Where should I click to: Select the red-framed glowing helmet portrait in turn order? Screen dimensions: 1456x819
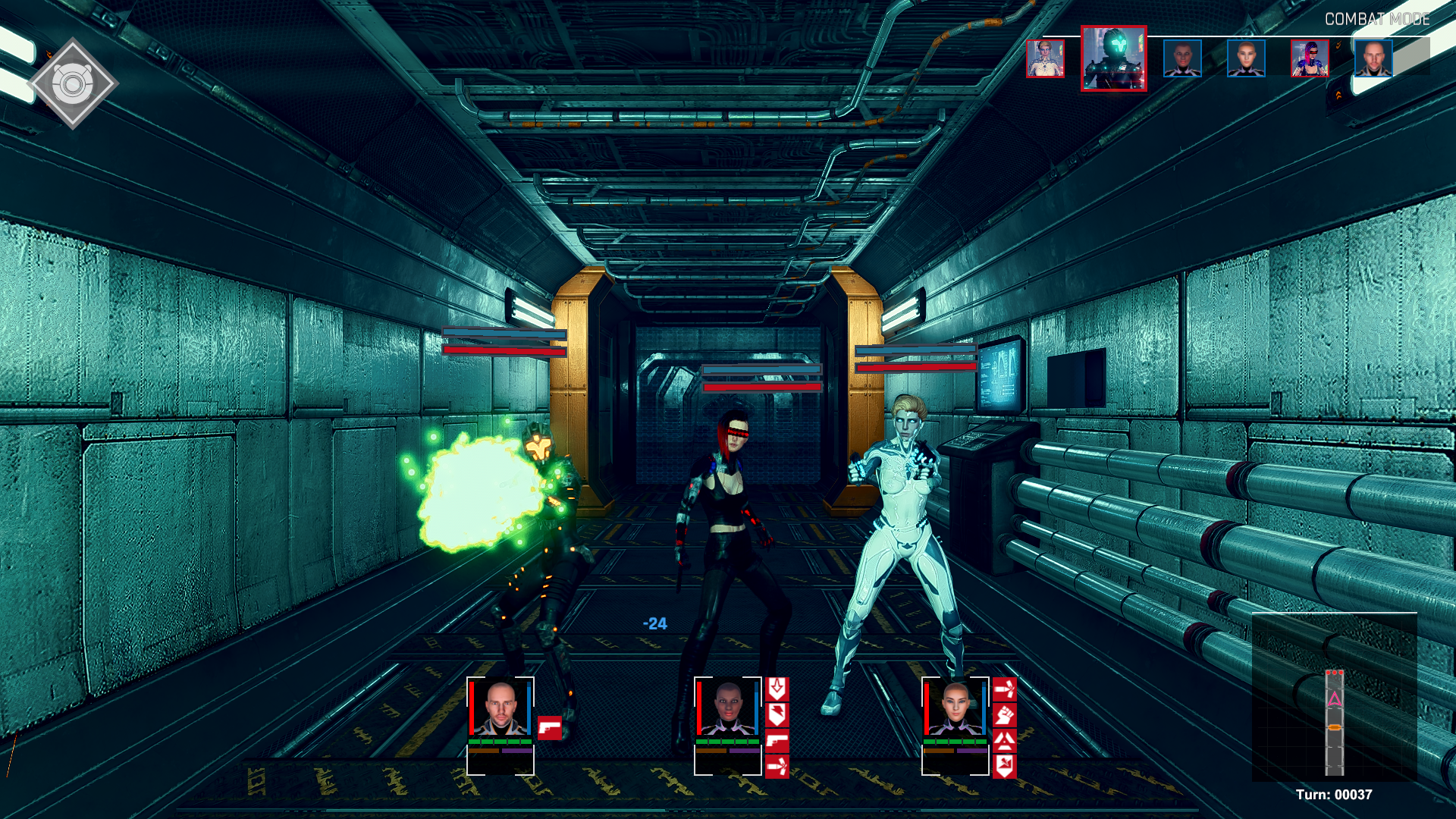(1113, 61)
